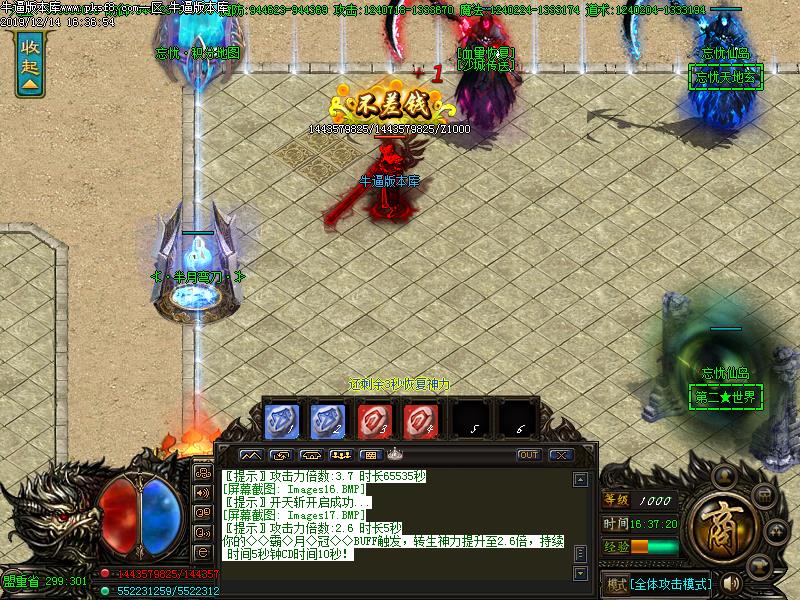Close the game with the X button
This screenshot has height=600, width=800.
coord(560,455)
